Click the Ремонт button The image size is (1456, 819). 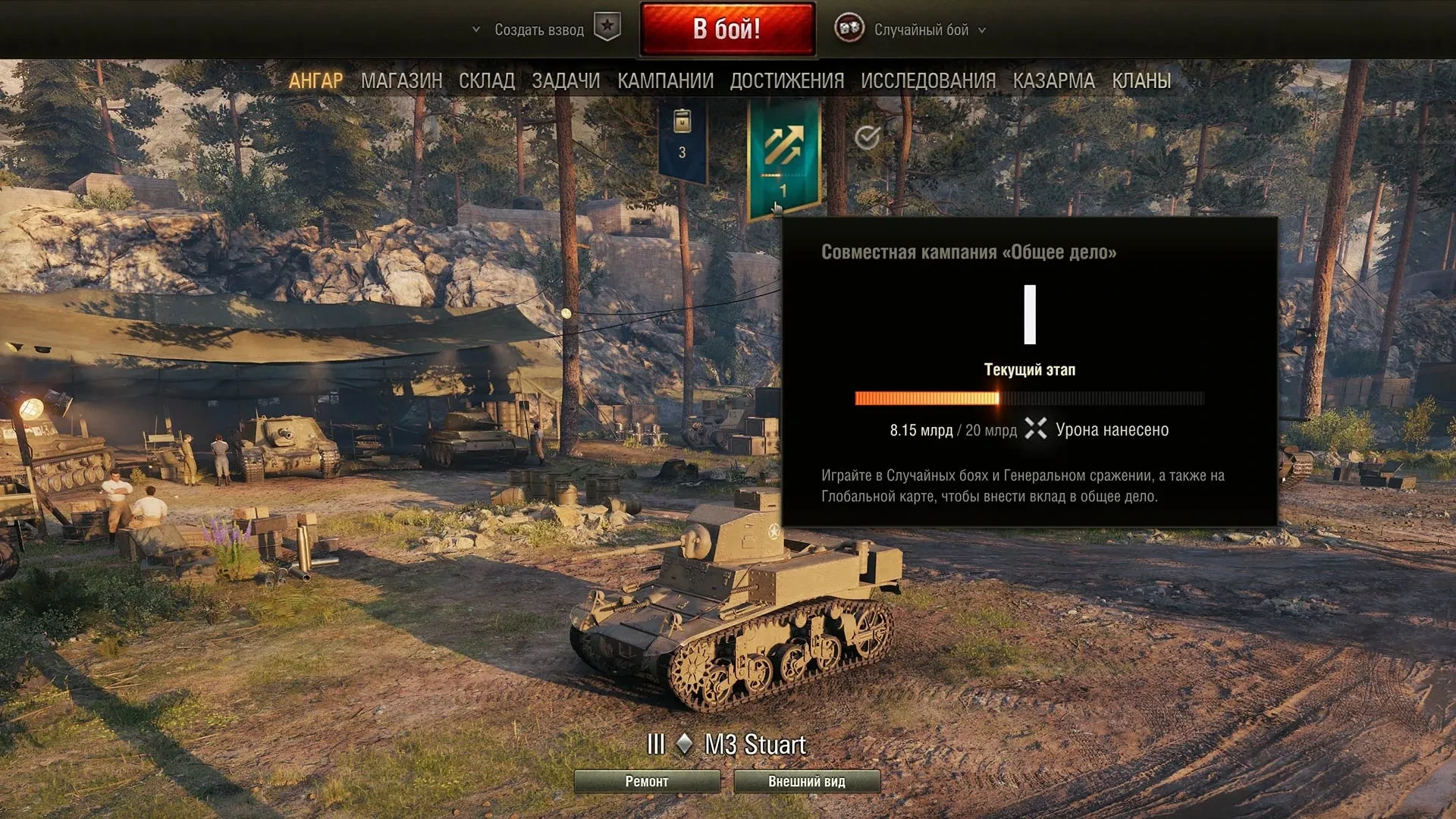(x=647, y=781)
